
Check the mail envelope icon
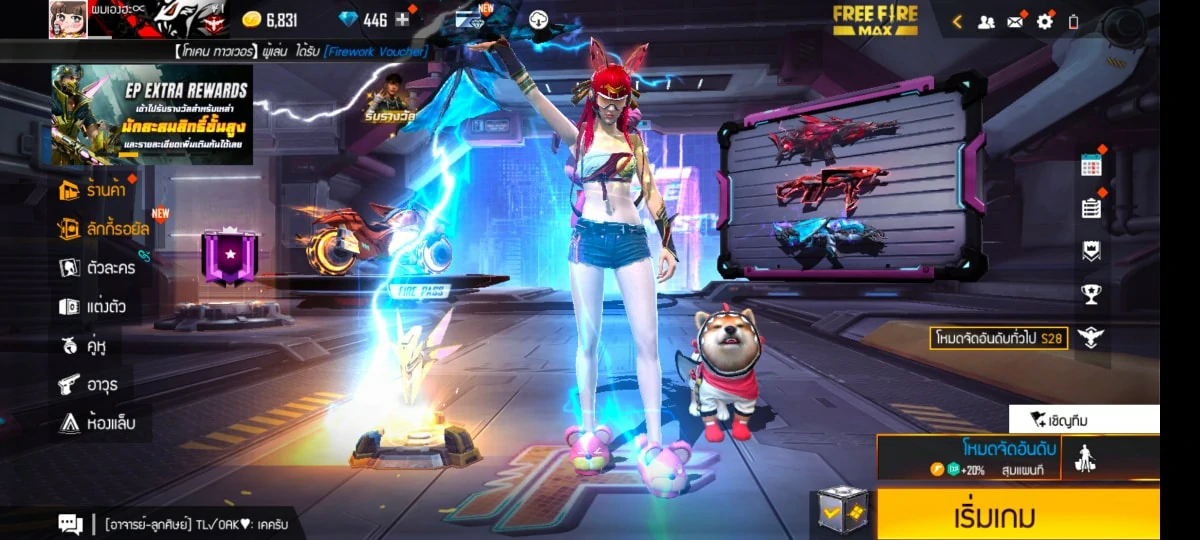1015,21
